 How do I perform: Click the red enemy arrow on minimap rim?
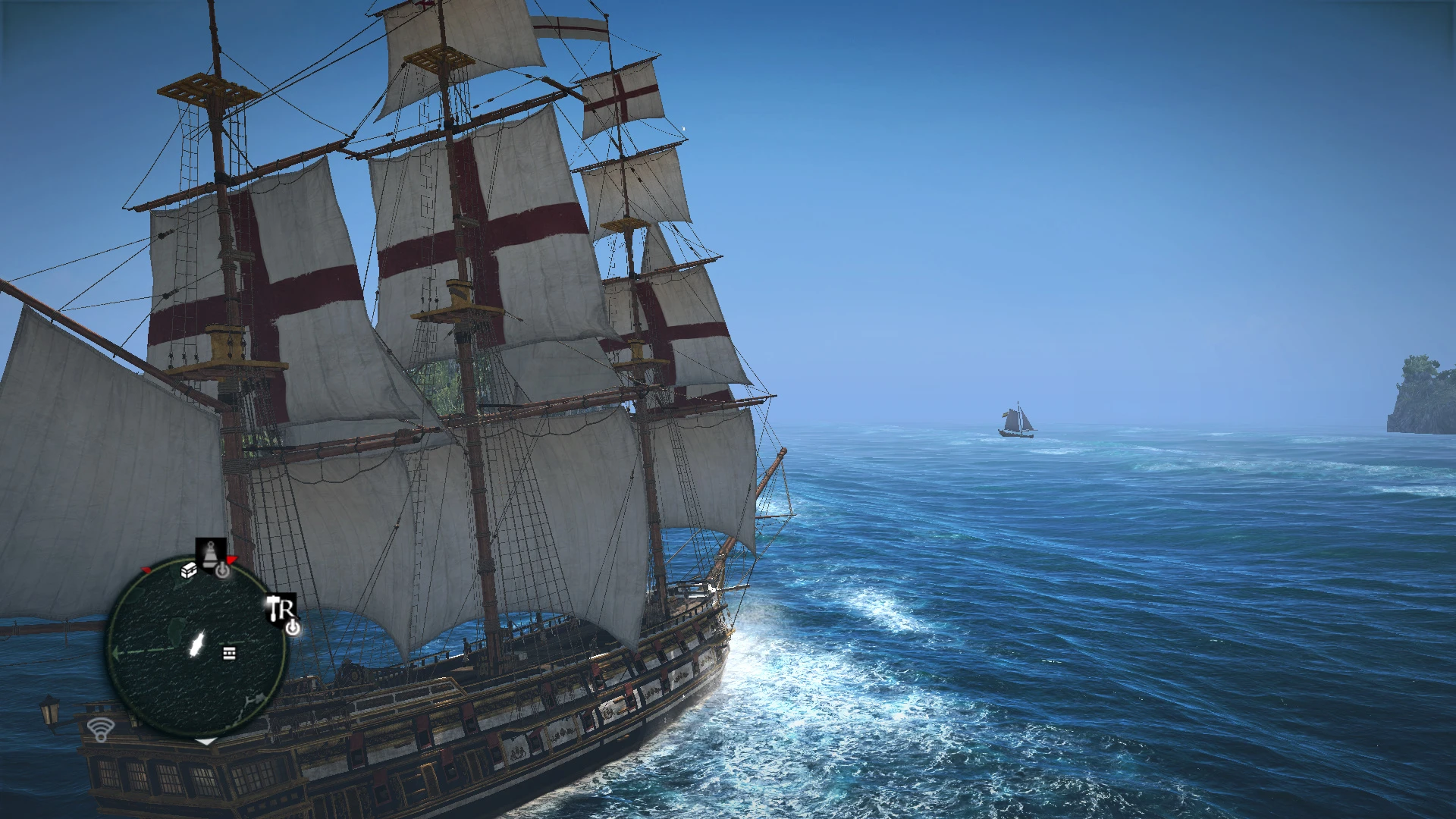click(231, 560)
